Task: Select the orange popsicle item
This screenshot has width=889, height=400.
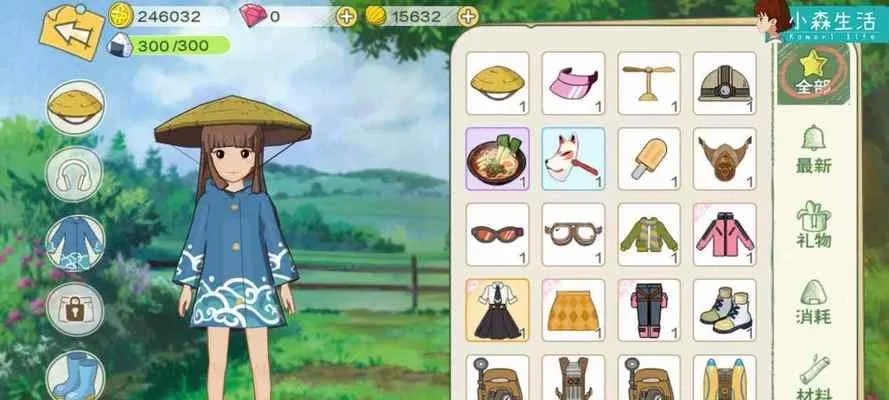Action: coord(648,158)
